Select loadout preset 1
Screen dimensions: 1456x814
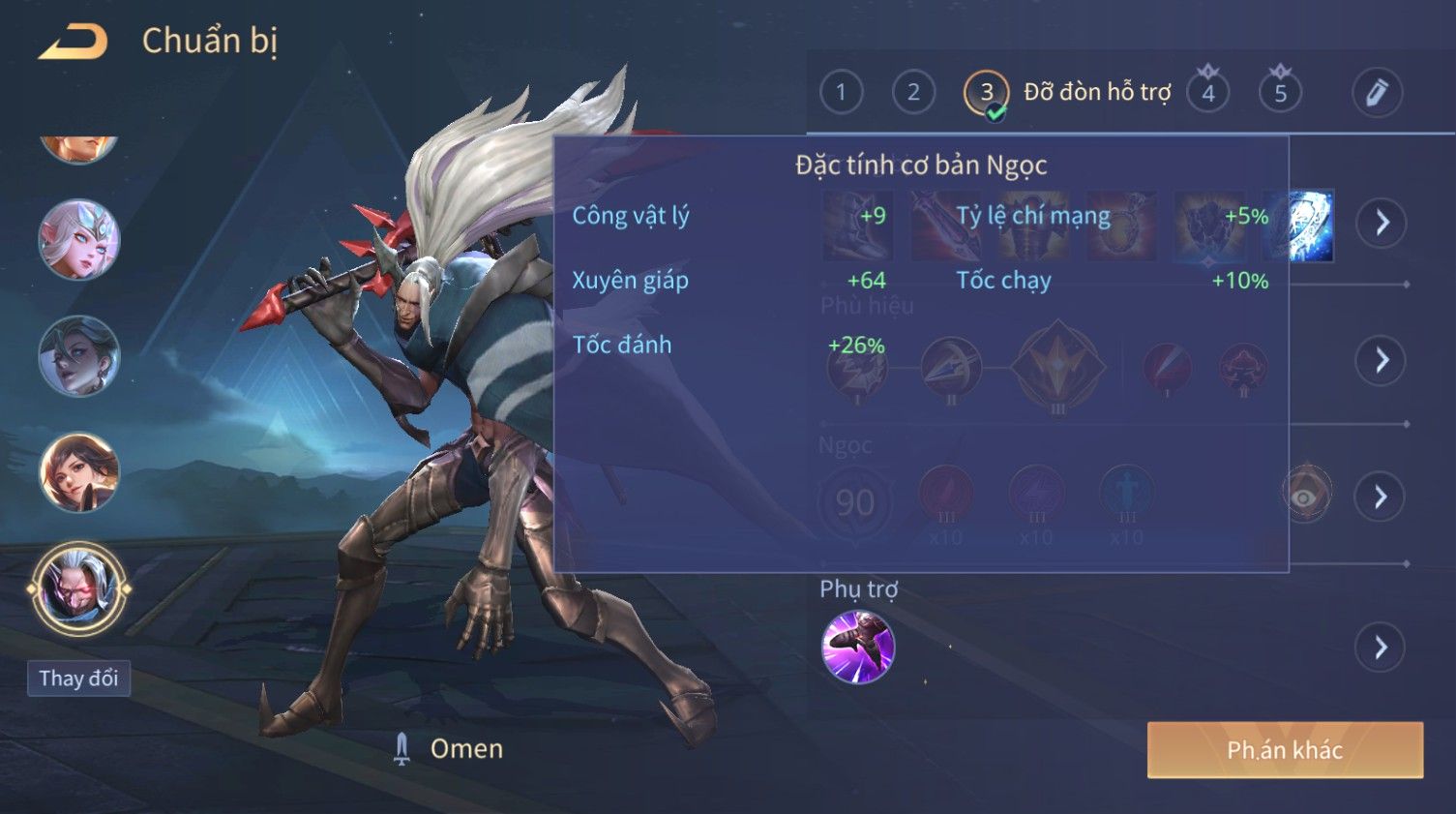[x=841, y=92]
